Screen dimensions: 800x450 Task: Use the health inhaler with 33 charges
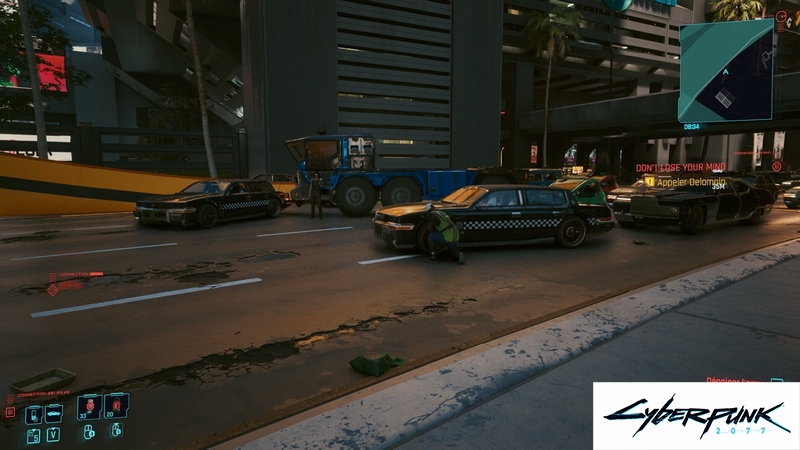pos(89,405)
